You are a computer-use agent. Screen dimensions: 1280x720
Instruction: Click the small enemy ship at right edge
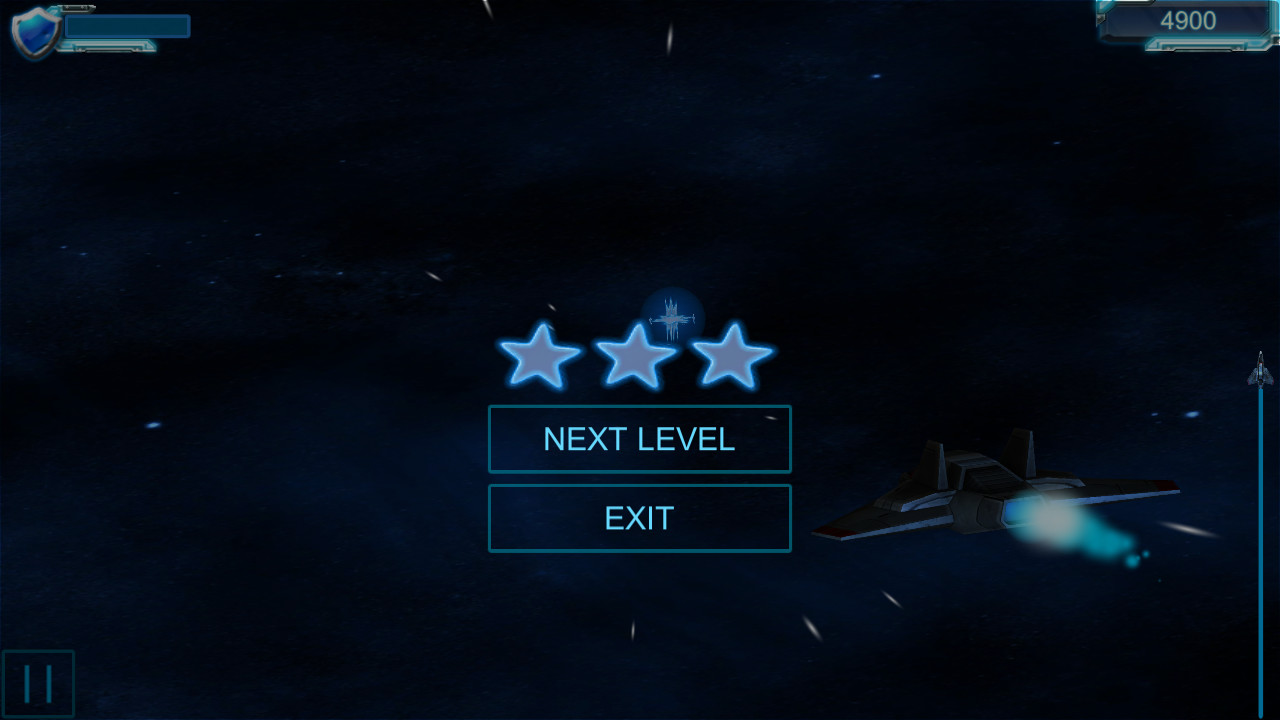coord(1259,372)
